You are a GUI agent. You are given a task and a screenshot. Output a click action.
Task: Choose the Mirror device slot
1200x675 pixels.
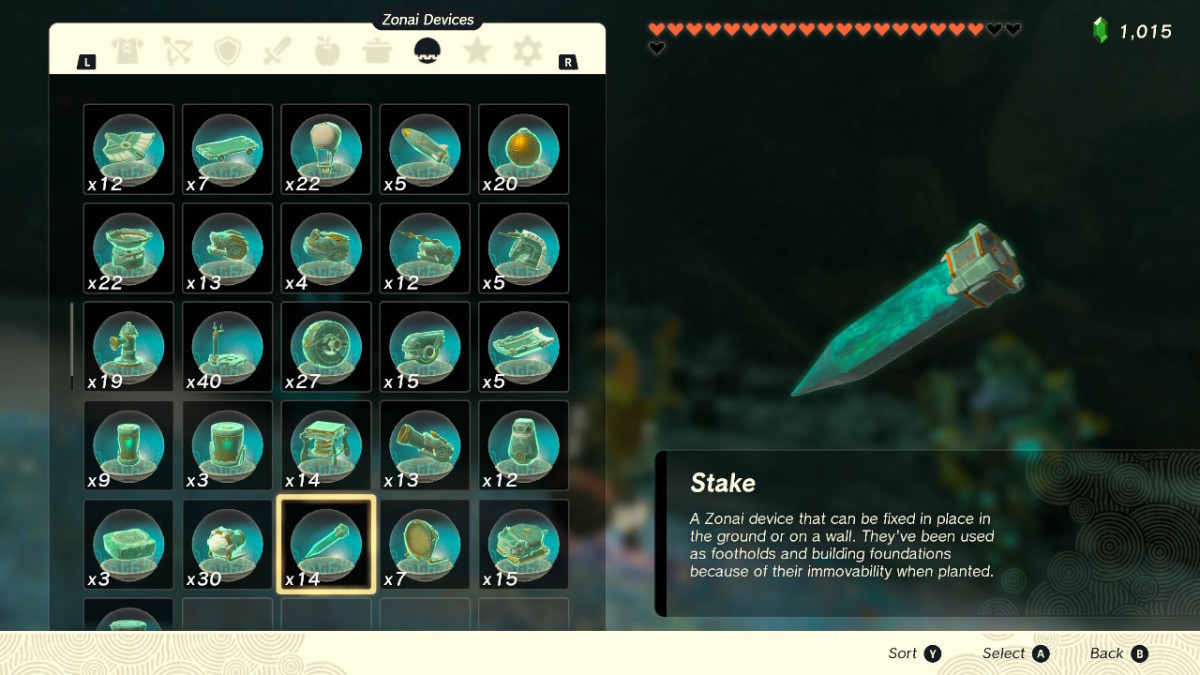425,544
